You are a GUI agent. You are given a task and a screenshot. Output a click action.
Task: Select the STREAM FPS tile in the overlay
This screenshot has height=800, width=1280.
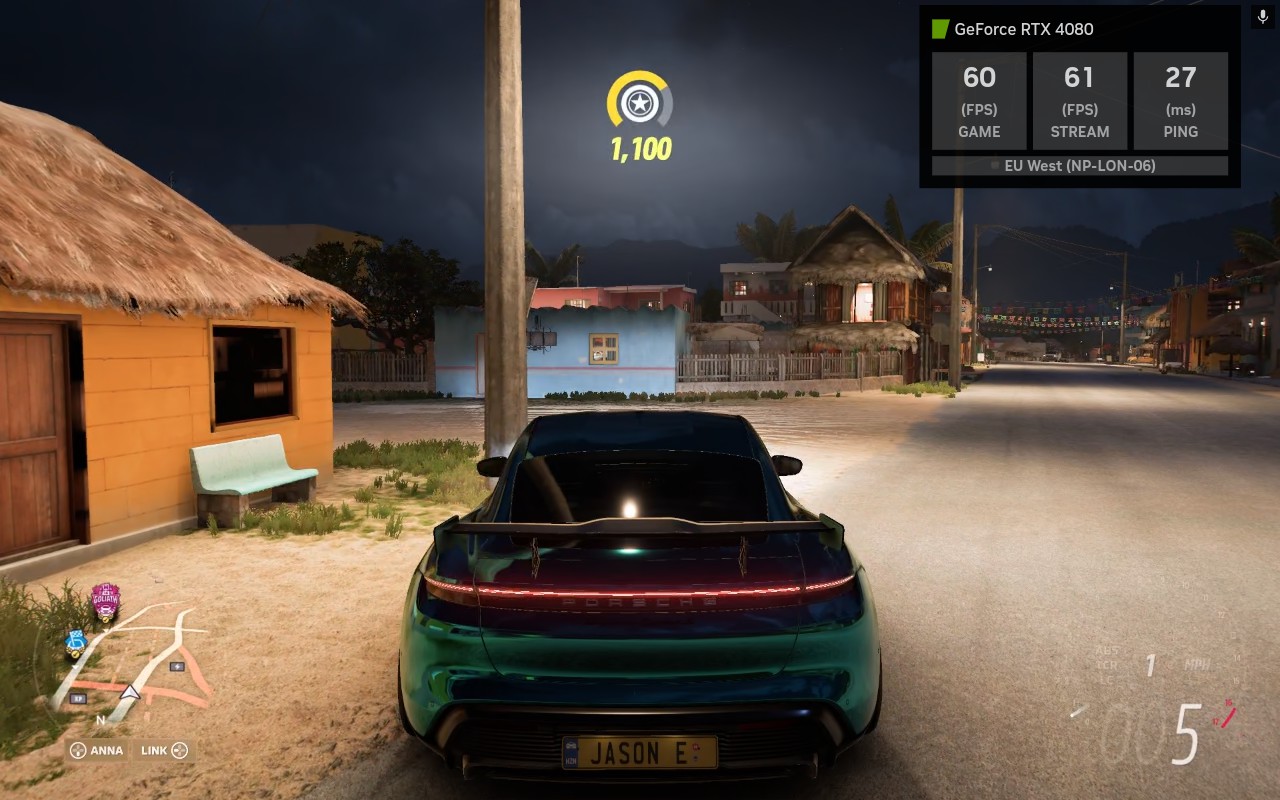click(1080, 100)
